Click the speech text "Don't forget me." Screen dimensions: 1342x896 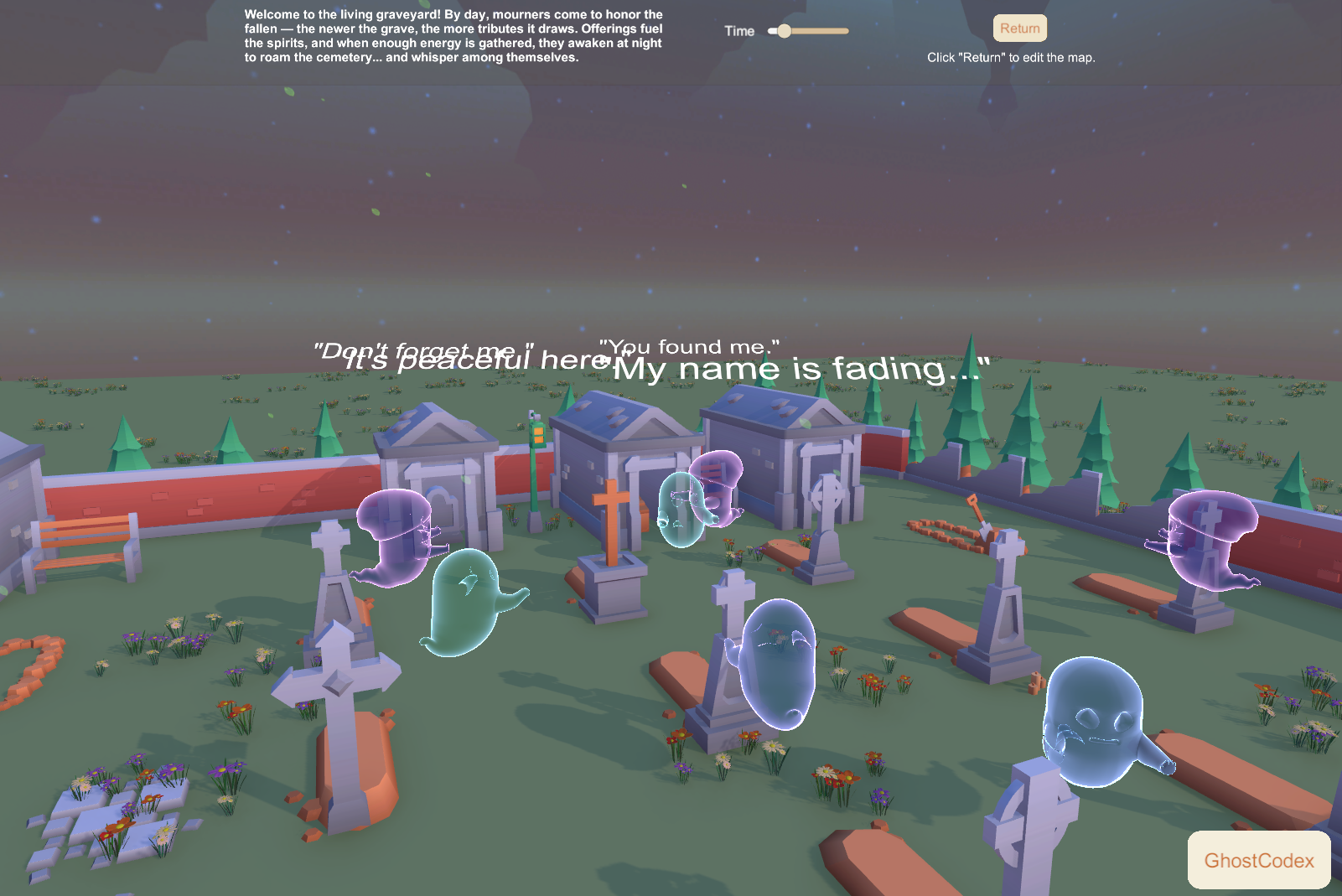423,349
